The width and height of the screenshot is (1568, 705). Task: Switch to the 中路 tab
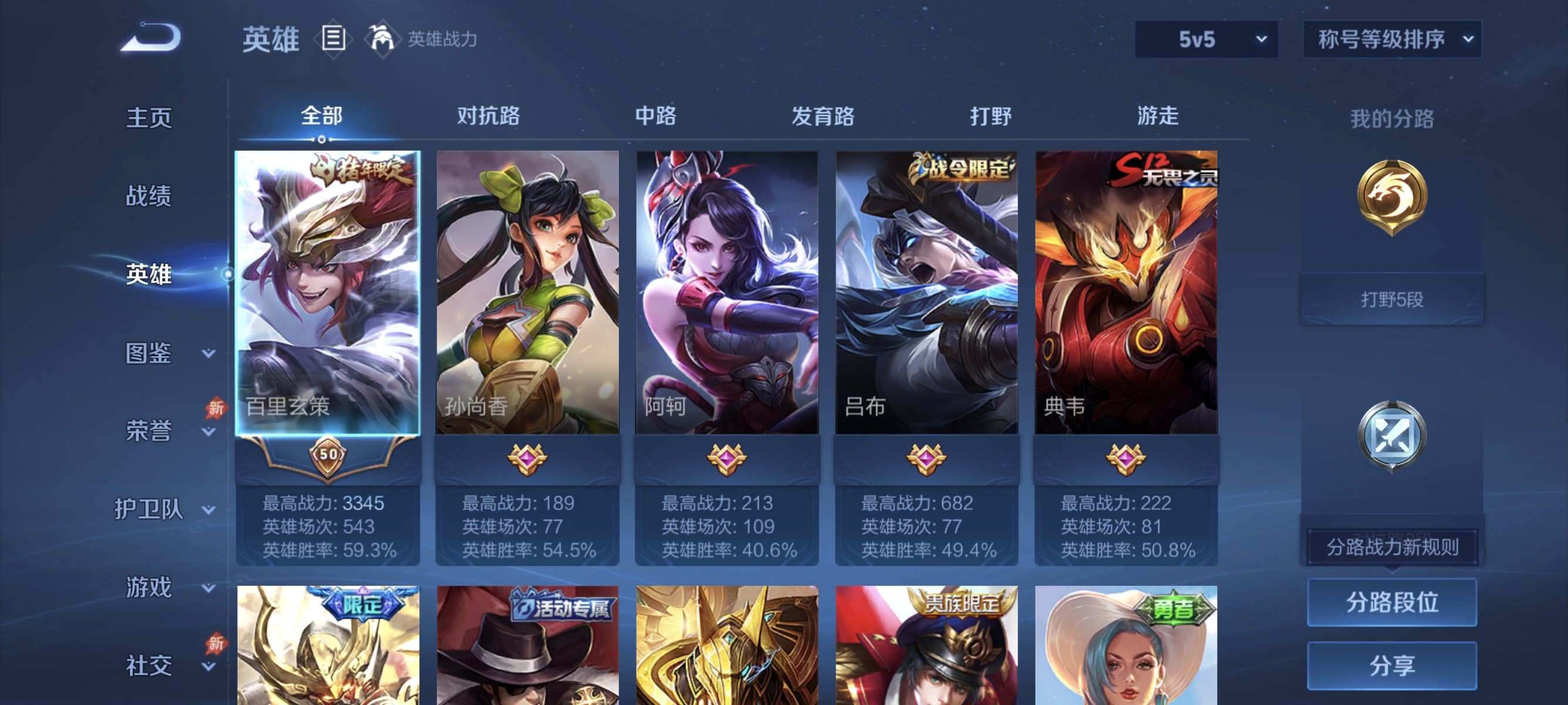click(x=656, y=116)
